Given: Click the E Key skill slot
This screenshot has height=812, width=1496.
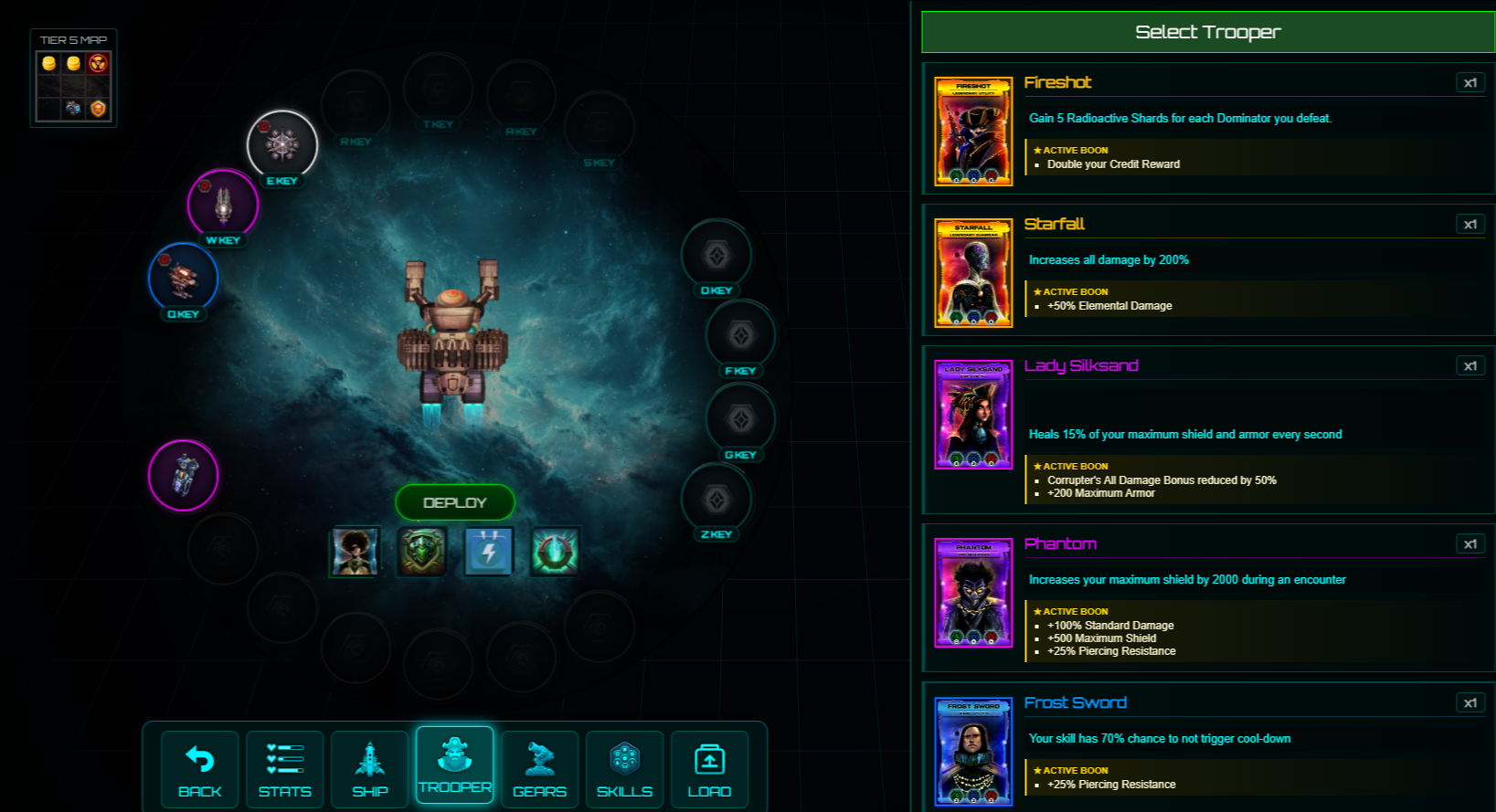Looking at the screenshot, I should click(282, 145).
